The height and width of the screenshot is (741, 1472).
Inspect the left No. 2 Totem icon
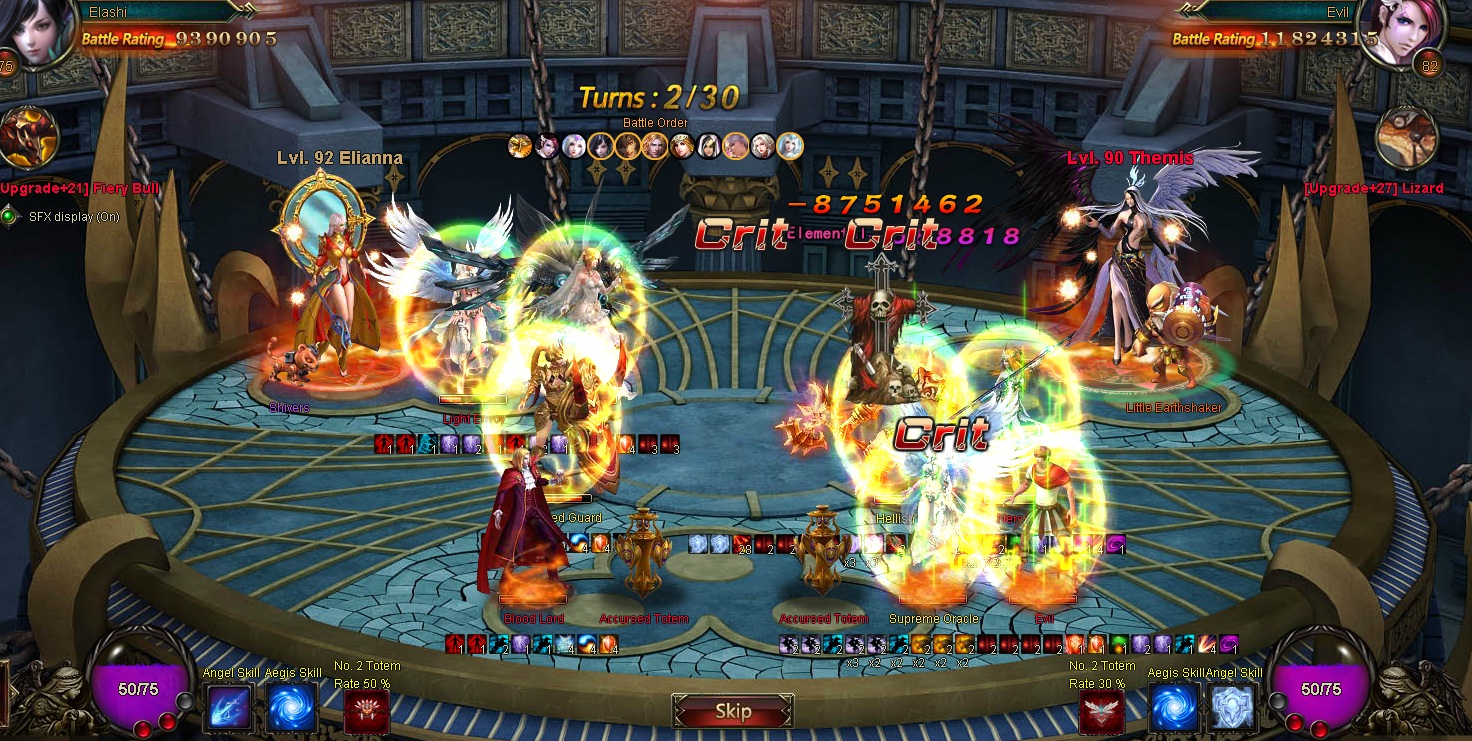tap(367, 712)
